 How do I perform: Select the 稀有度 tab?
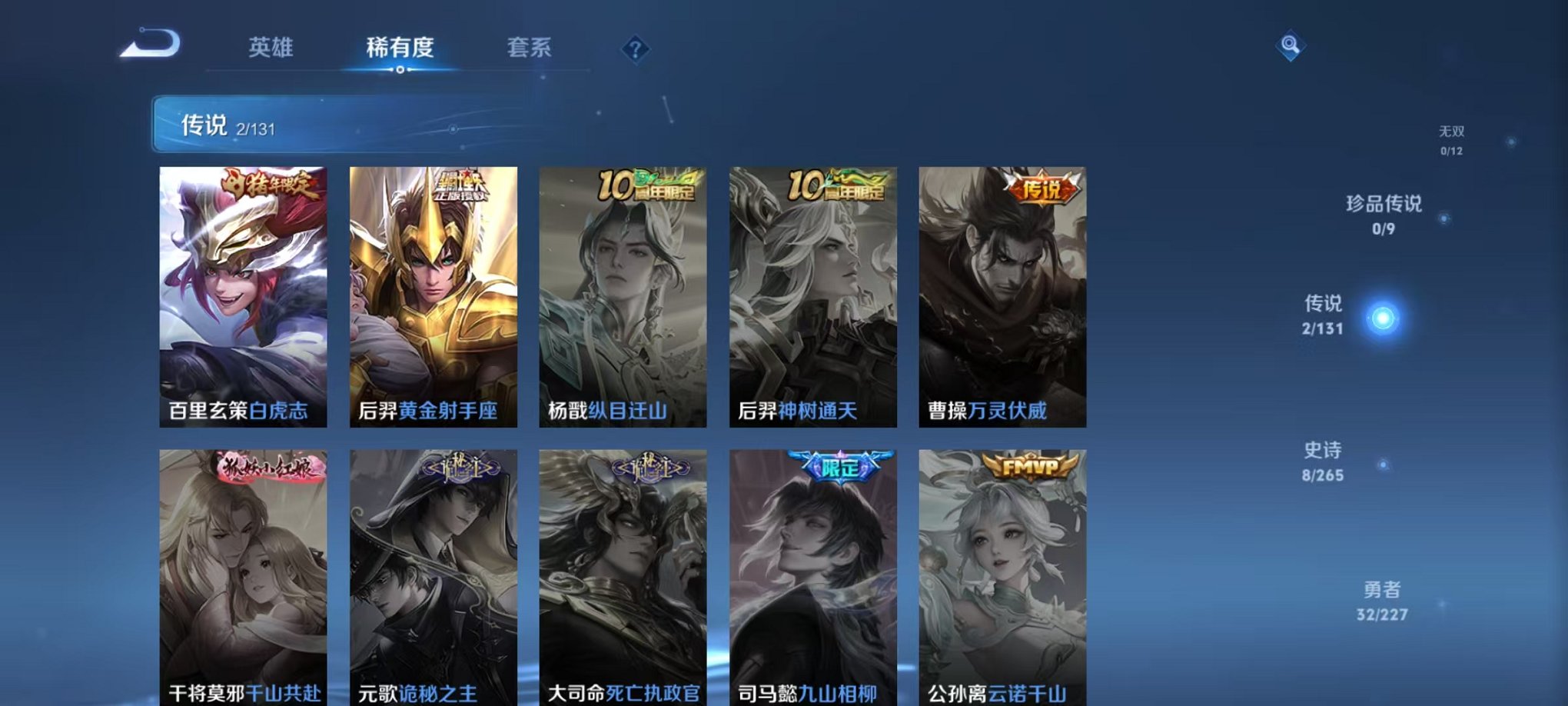tap(399, 47)
